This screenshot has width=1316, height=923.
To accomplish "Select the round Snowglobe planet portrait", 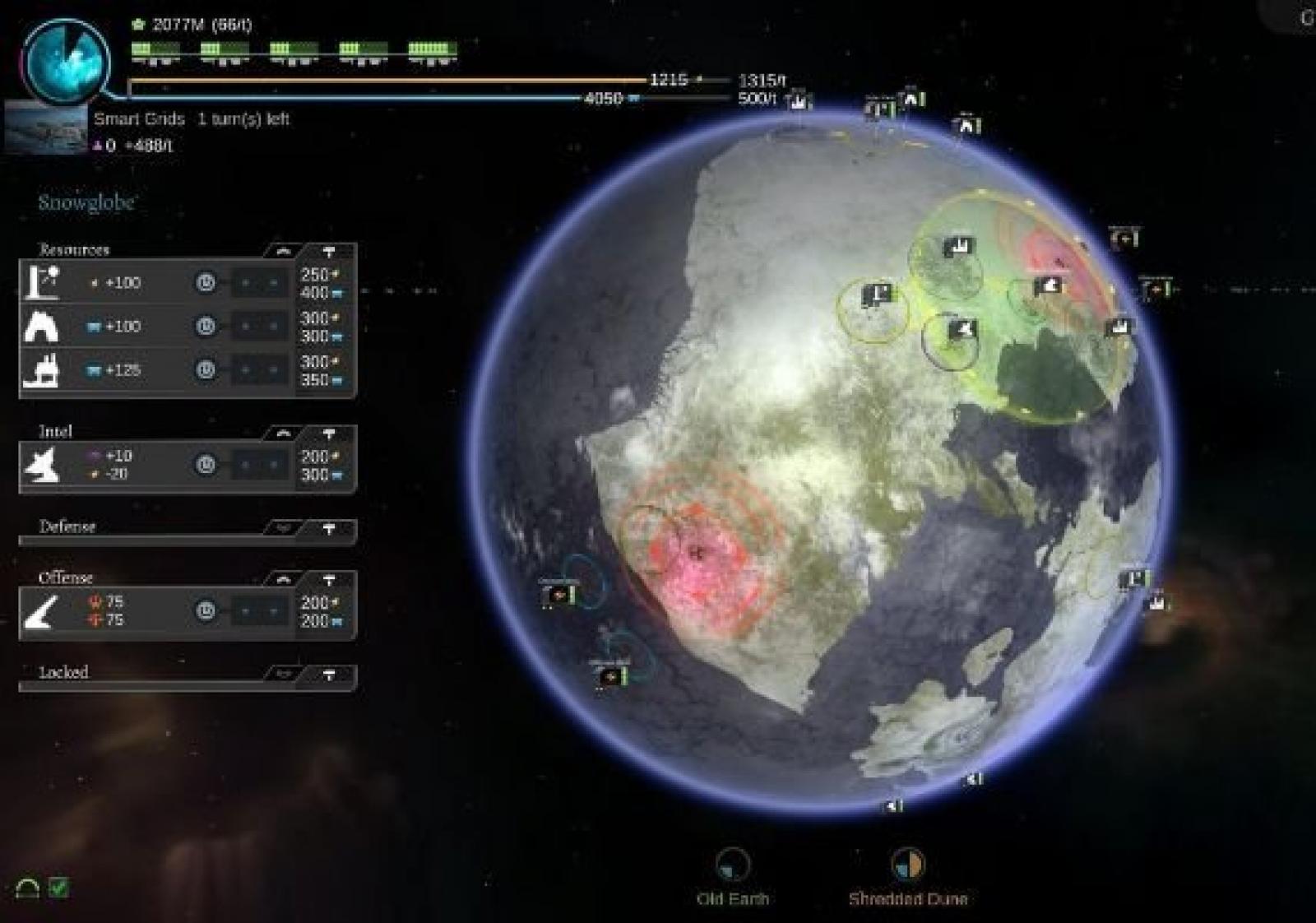I will tap(66, 62).
